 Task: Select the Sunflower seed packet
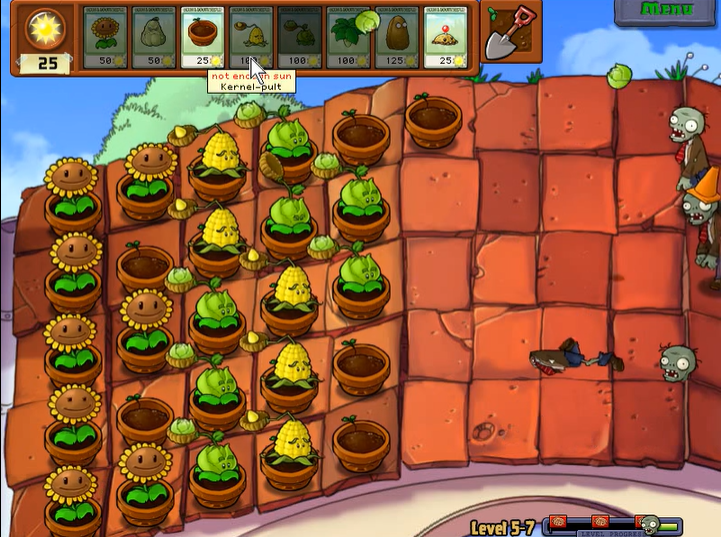tap(103, 38)
